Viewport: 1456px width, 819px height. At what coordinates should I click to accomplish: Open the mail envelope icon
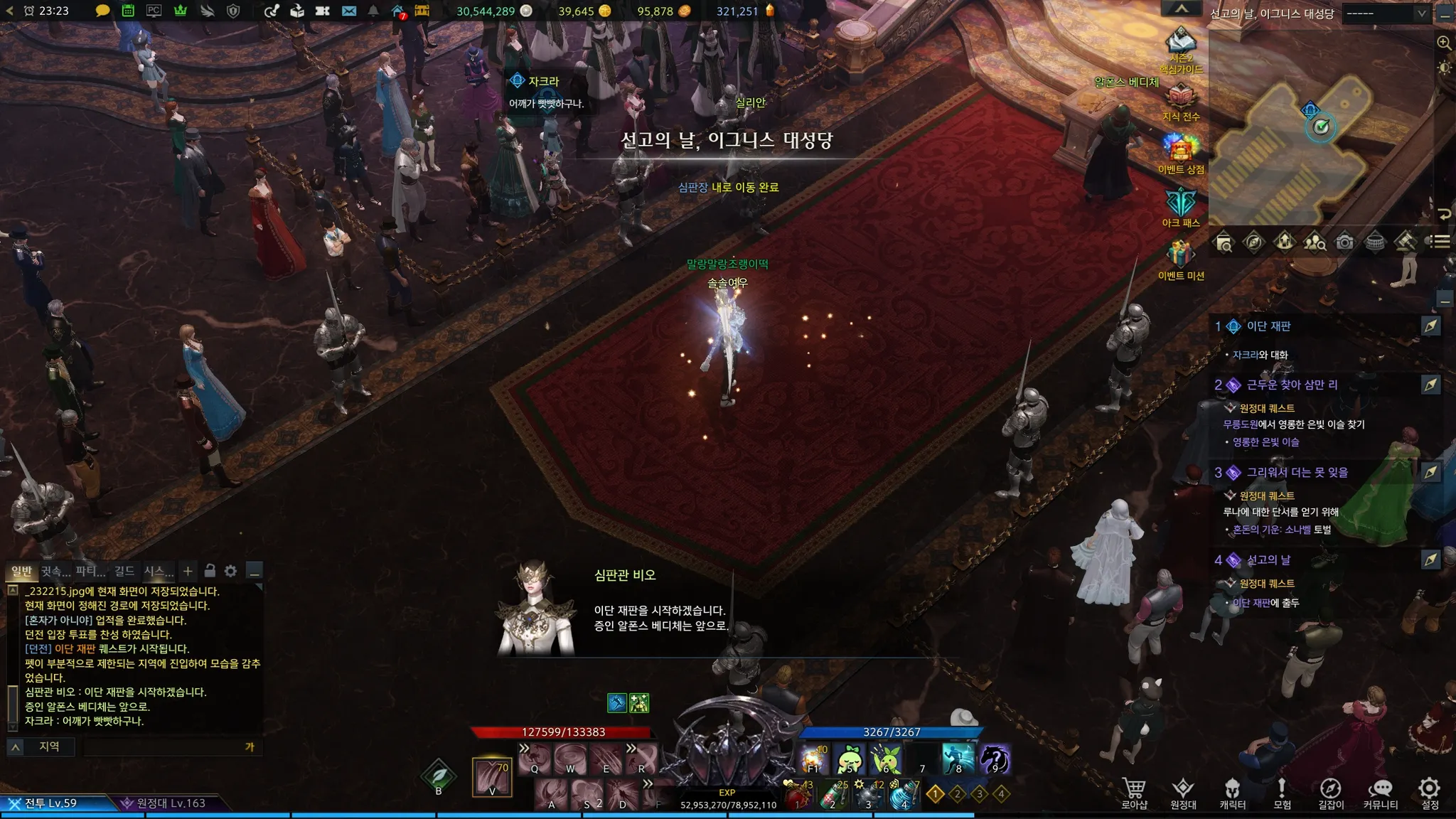(x=348, y=11)
